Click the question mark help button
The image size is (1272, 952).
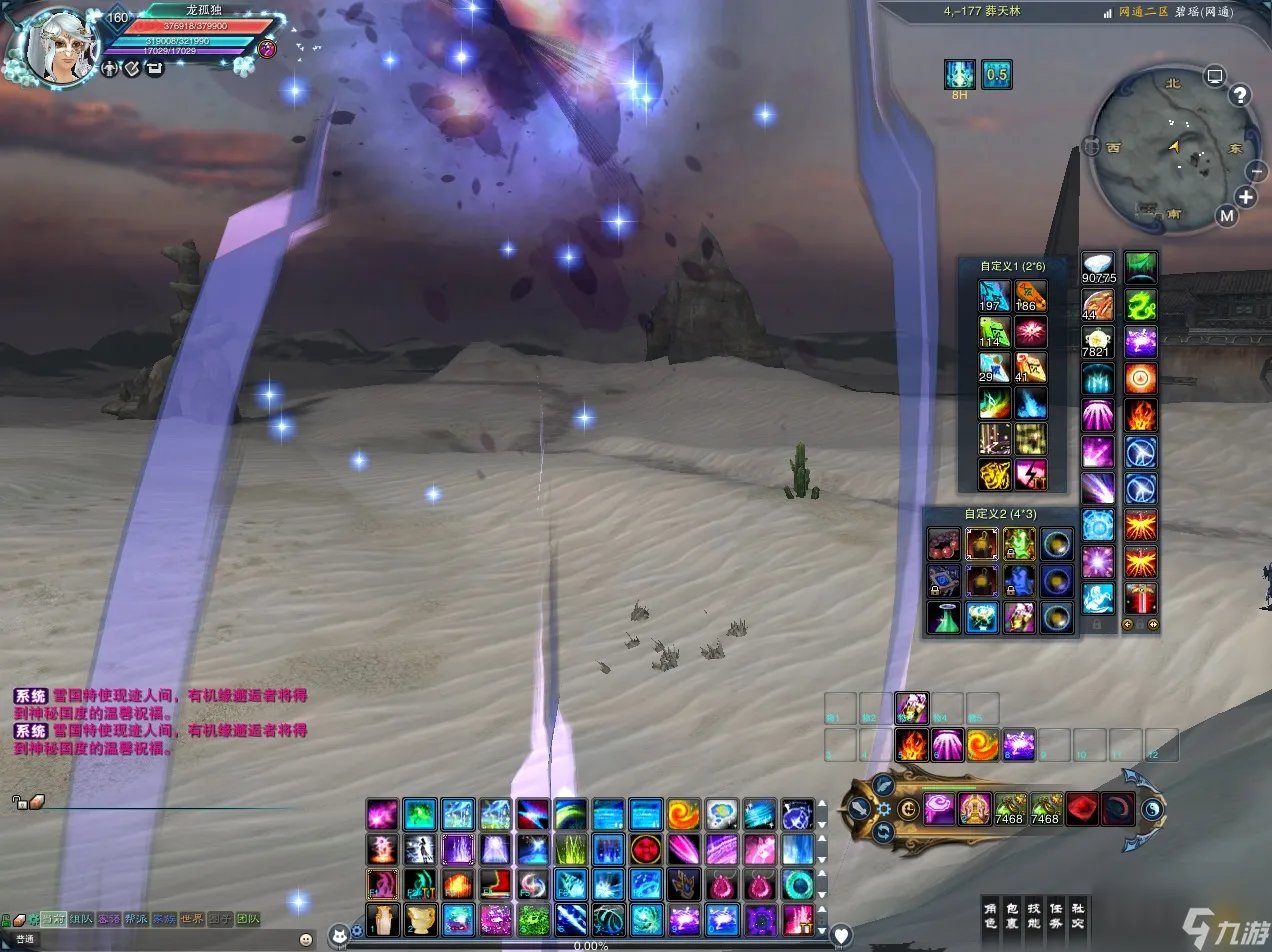(x=1240, y=96)
